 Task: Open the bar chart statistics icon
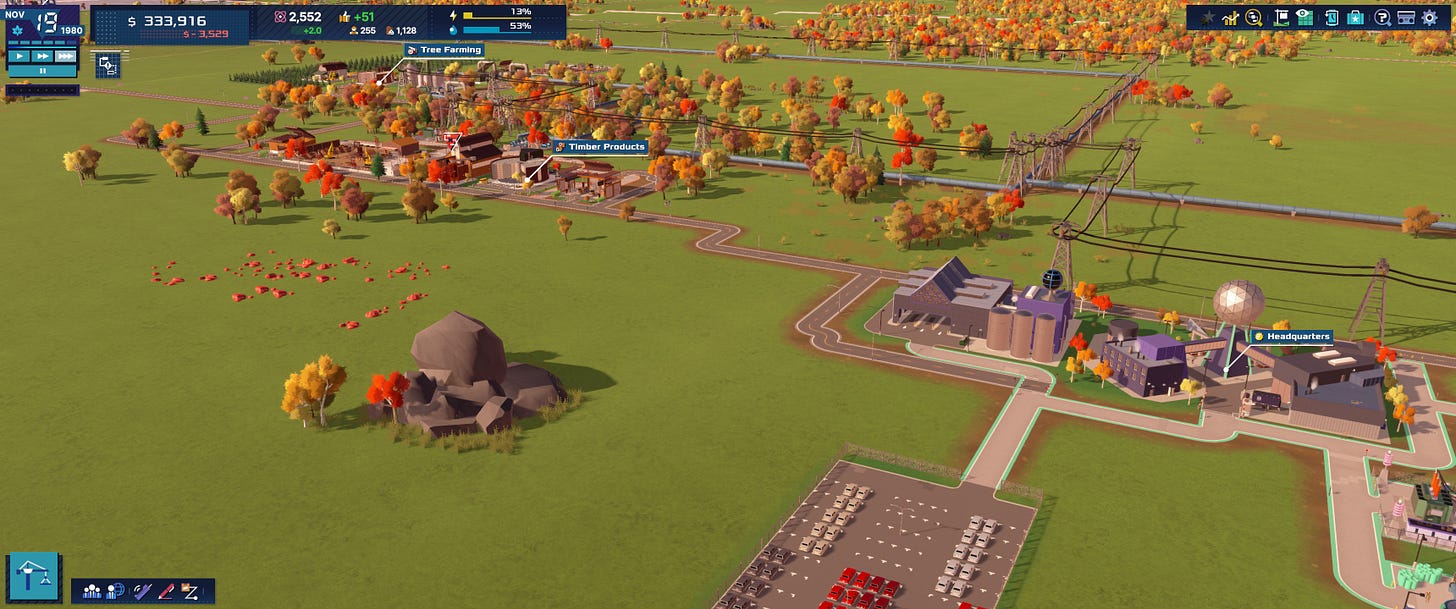tap(1230, 17)
